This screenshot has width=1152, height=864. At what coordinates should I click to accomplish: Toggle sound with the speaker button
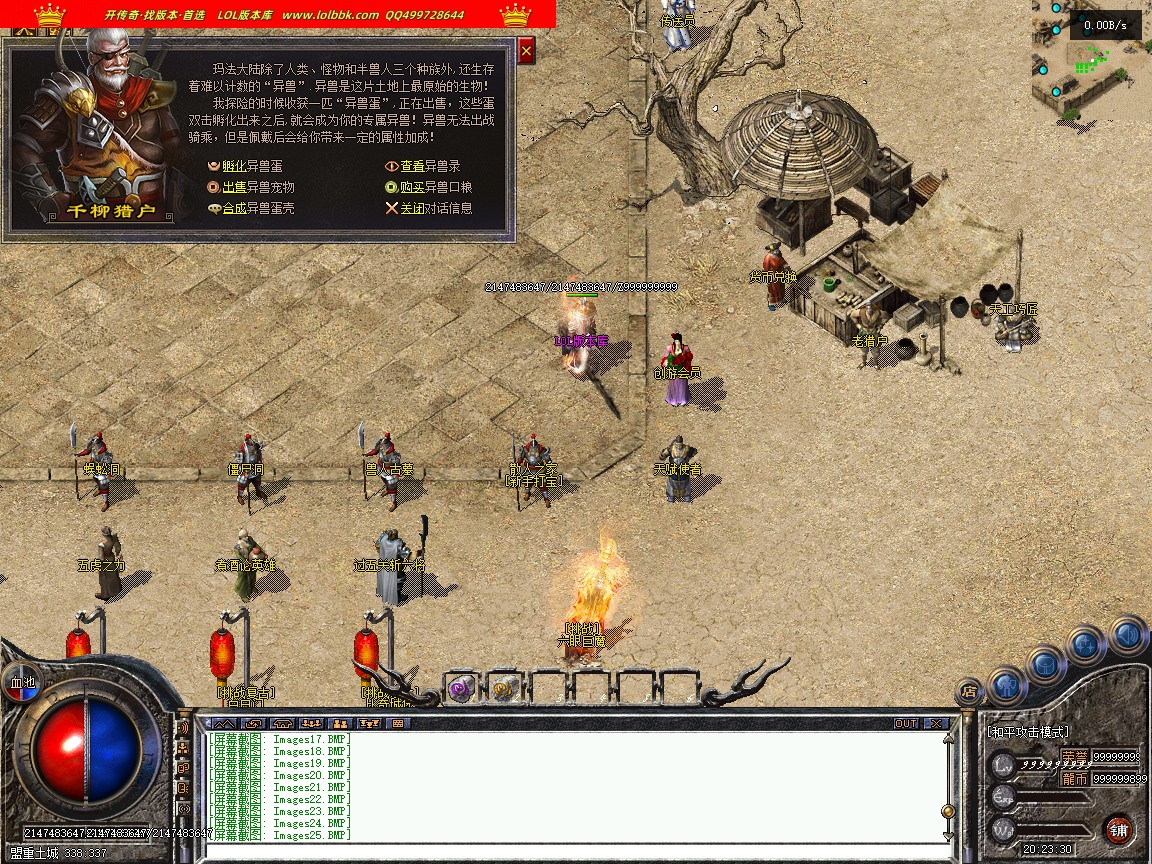[x=1127, y=635]
